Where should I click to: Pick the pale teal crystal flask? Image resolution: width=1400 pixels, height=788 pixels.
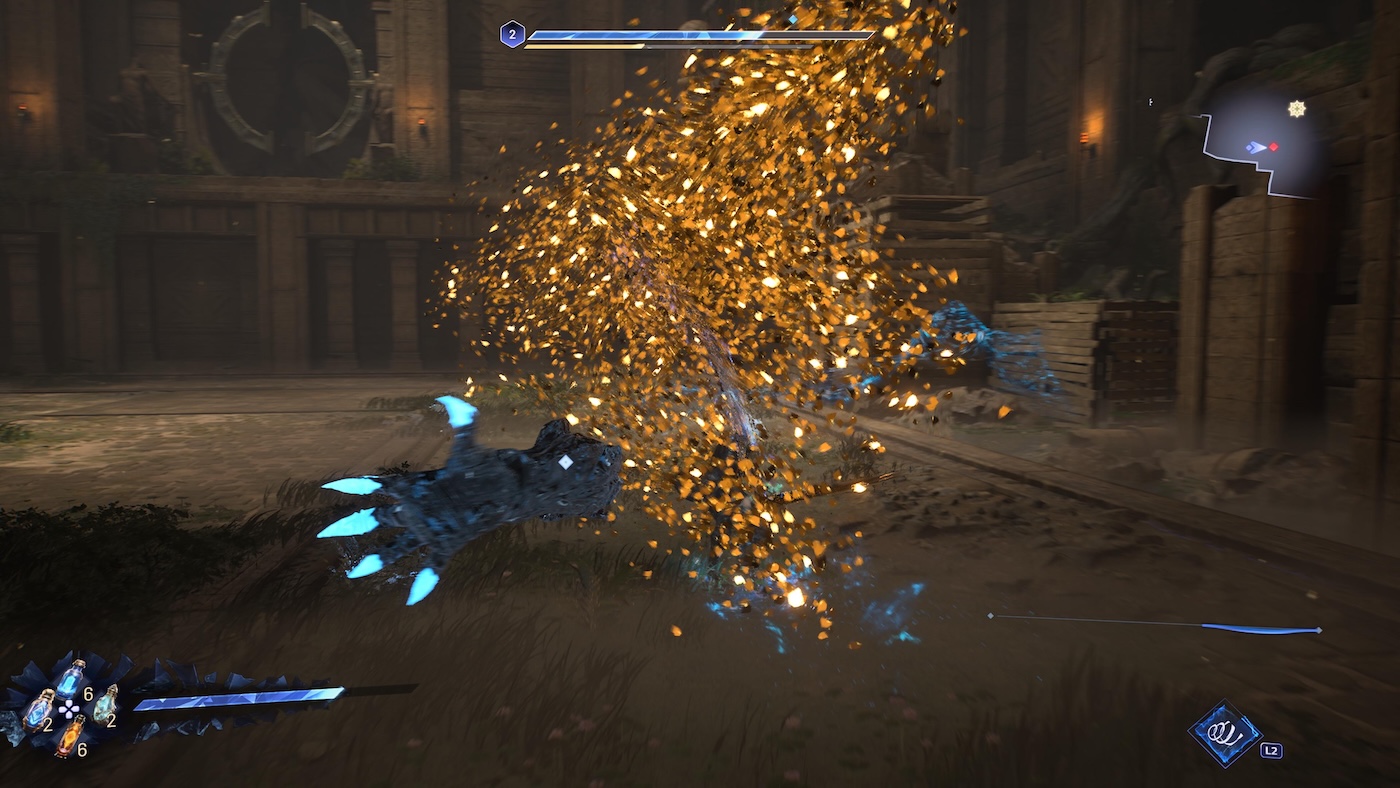[104, 704]
